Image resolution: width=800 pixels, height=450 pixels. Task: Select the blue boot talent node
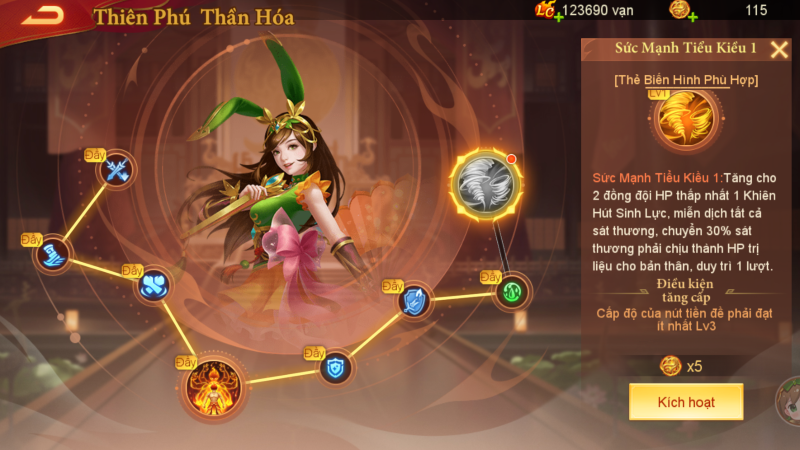[x=53, y=254]
